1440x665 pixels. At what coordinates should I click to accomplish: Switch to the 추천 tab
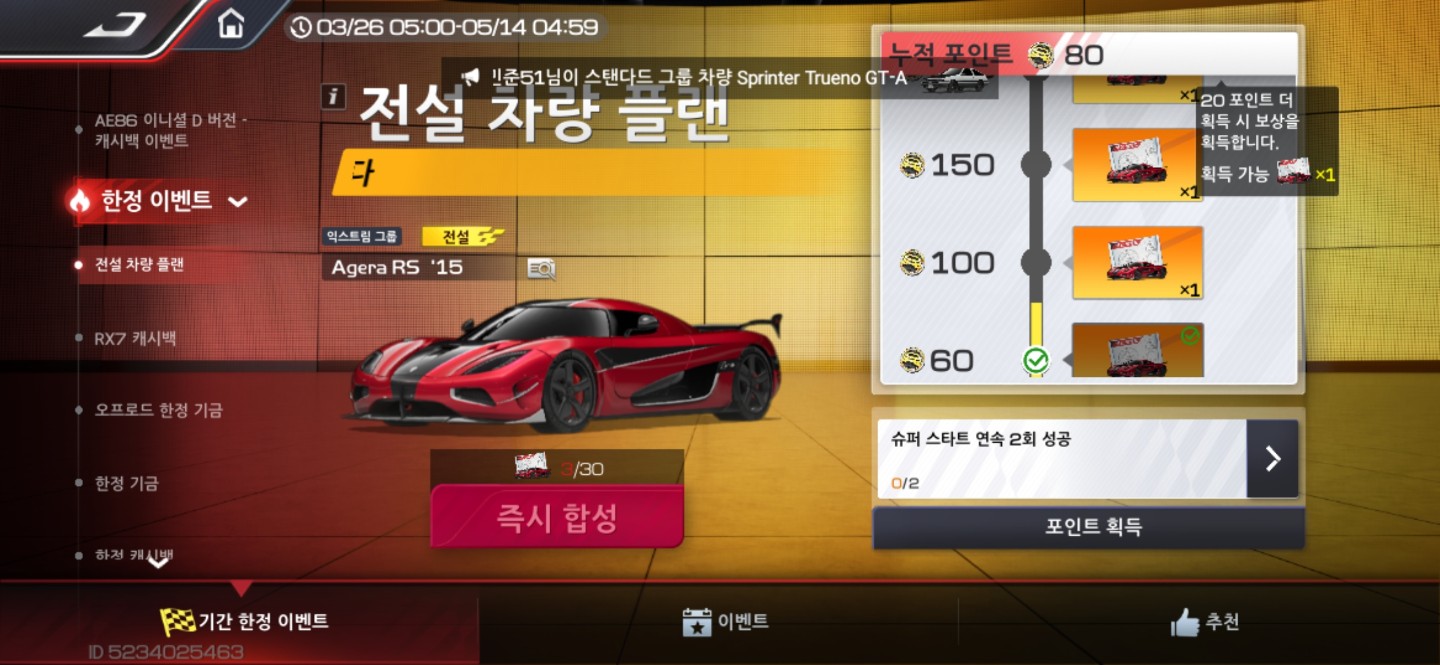1205,621
